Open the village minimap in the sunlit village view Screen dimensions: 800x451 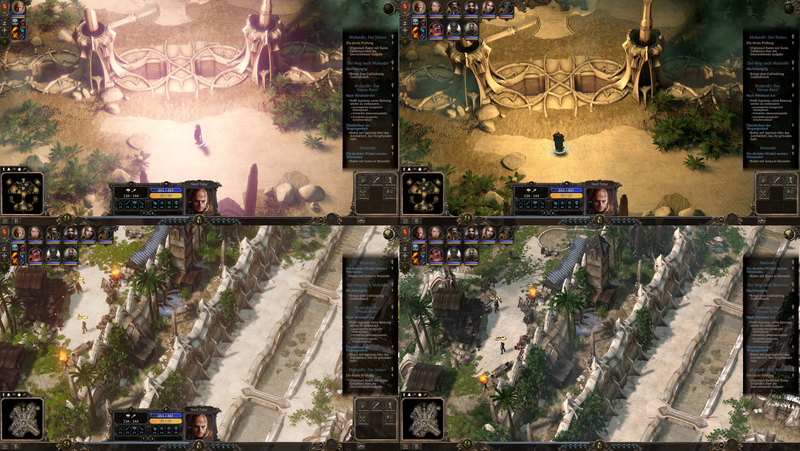coord(22,419)
